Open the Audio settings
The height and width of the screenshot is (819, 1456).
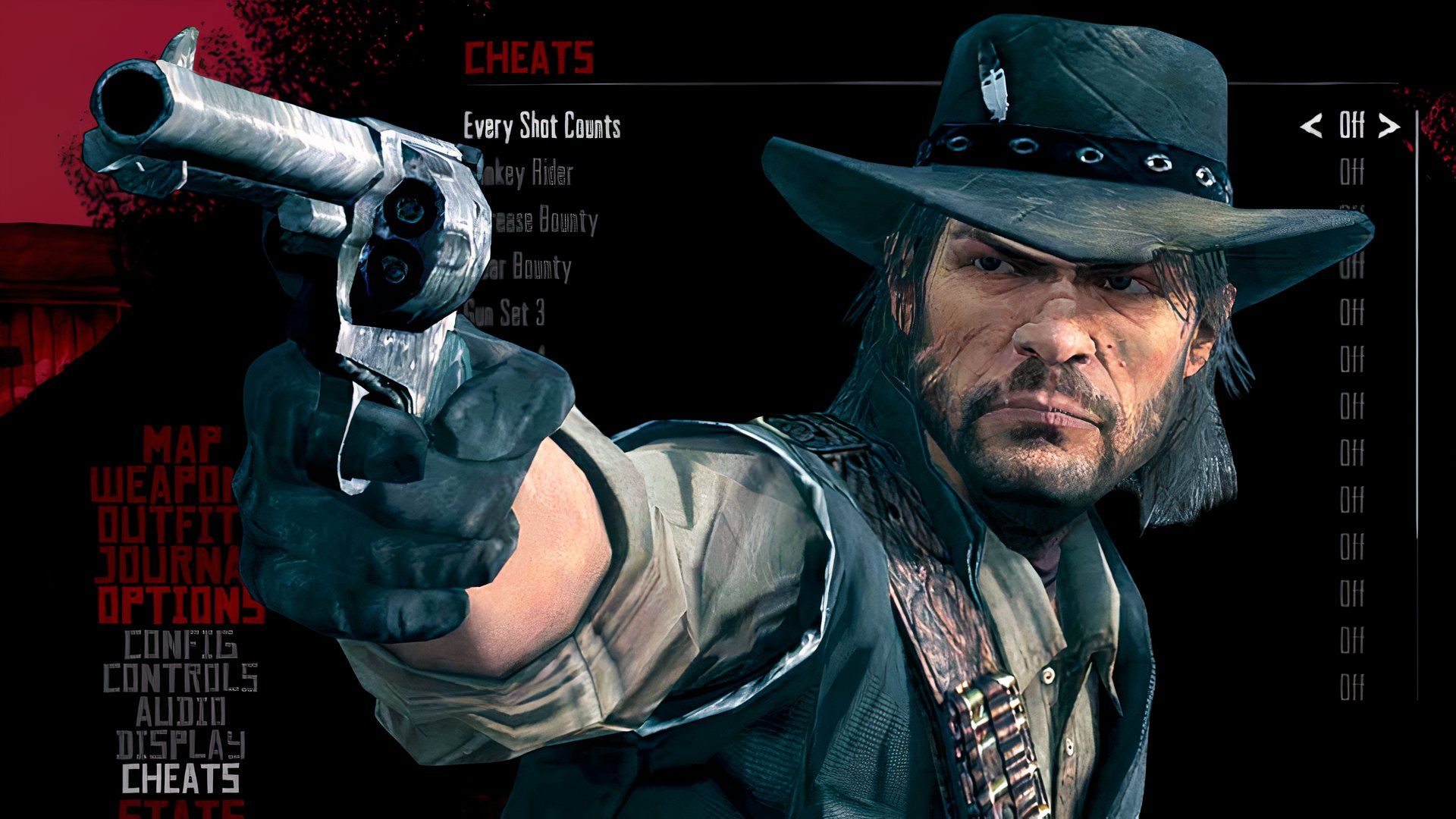click(180, 711)
